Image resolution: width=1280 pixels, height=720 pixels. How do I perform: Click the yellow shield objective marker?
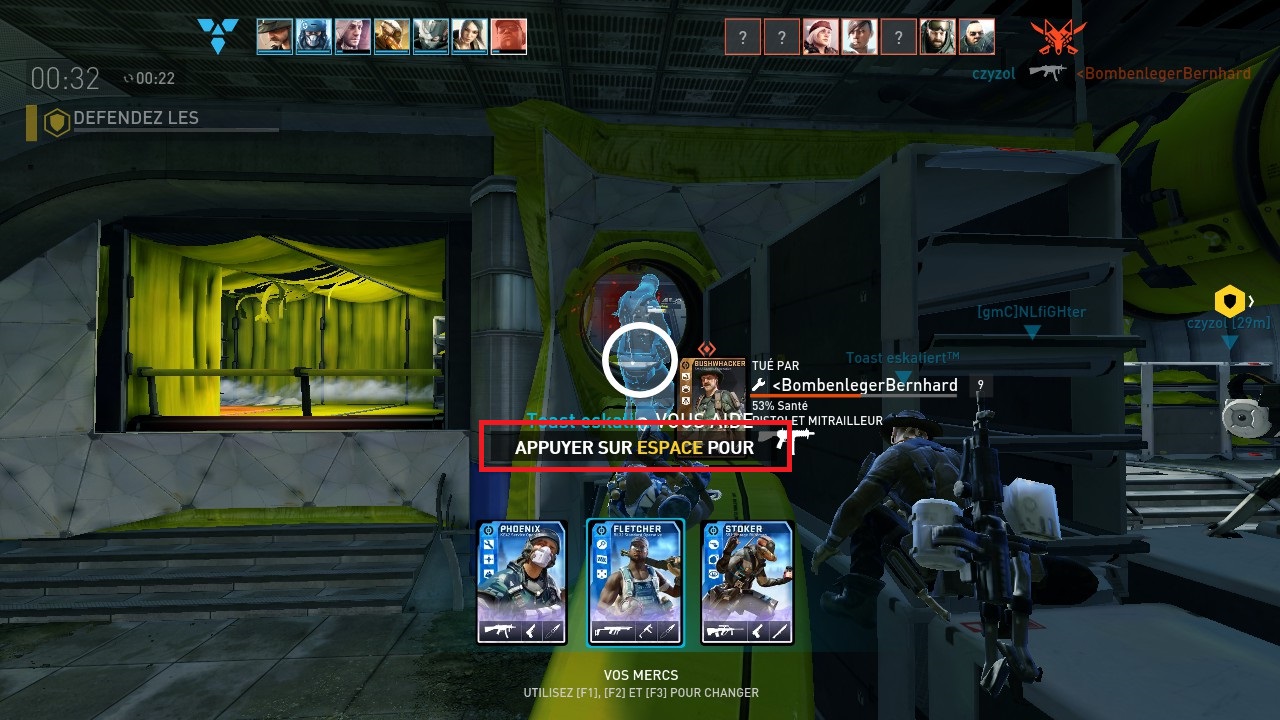pyautogui.click(x=1229, y=300)
